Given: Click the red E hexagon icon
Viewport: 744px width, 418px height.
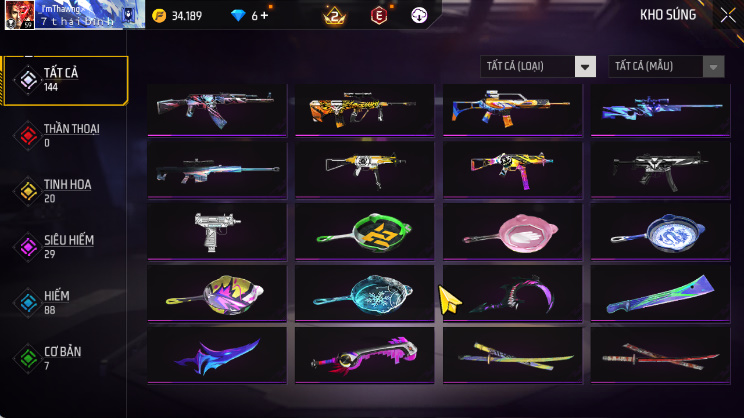Looking at the screenshot, I should click(379, 15).
